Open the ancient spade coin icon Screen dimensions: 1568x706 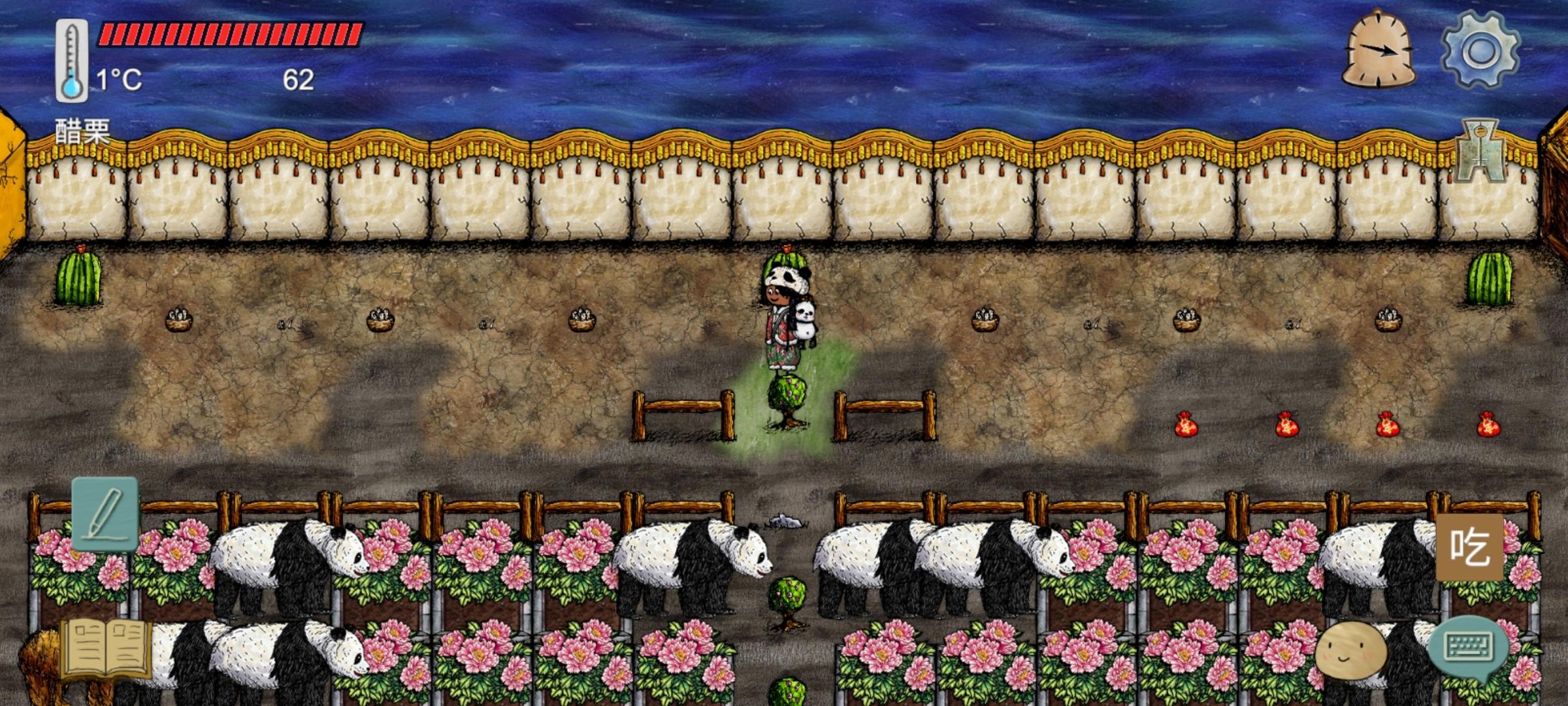click(1481, 152)
